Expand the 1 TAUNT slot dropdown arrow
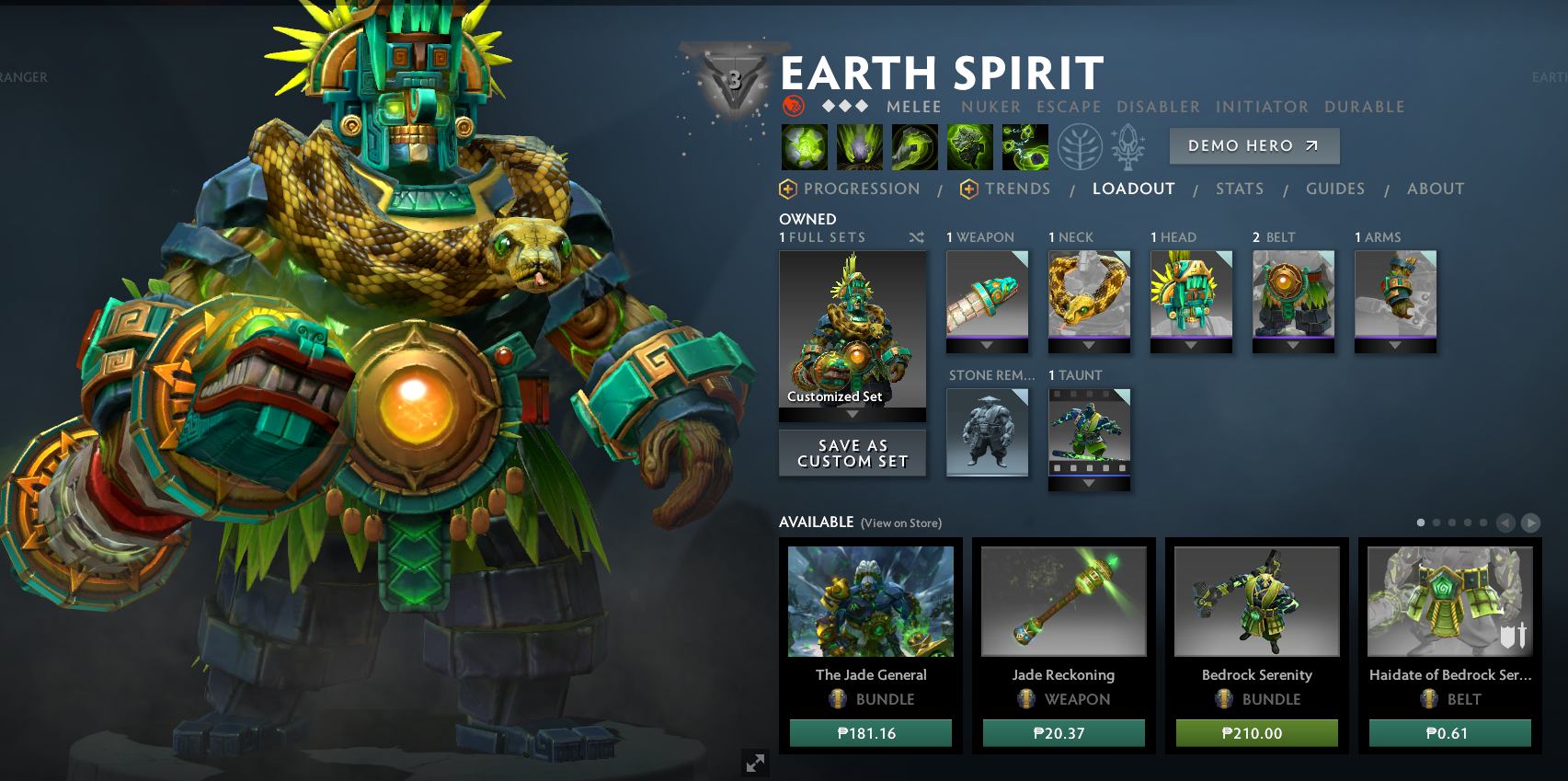The width and height of the screenshot is (1568, 781). click(1089, 482)
